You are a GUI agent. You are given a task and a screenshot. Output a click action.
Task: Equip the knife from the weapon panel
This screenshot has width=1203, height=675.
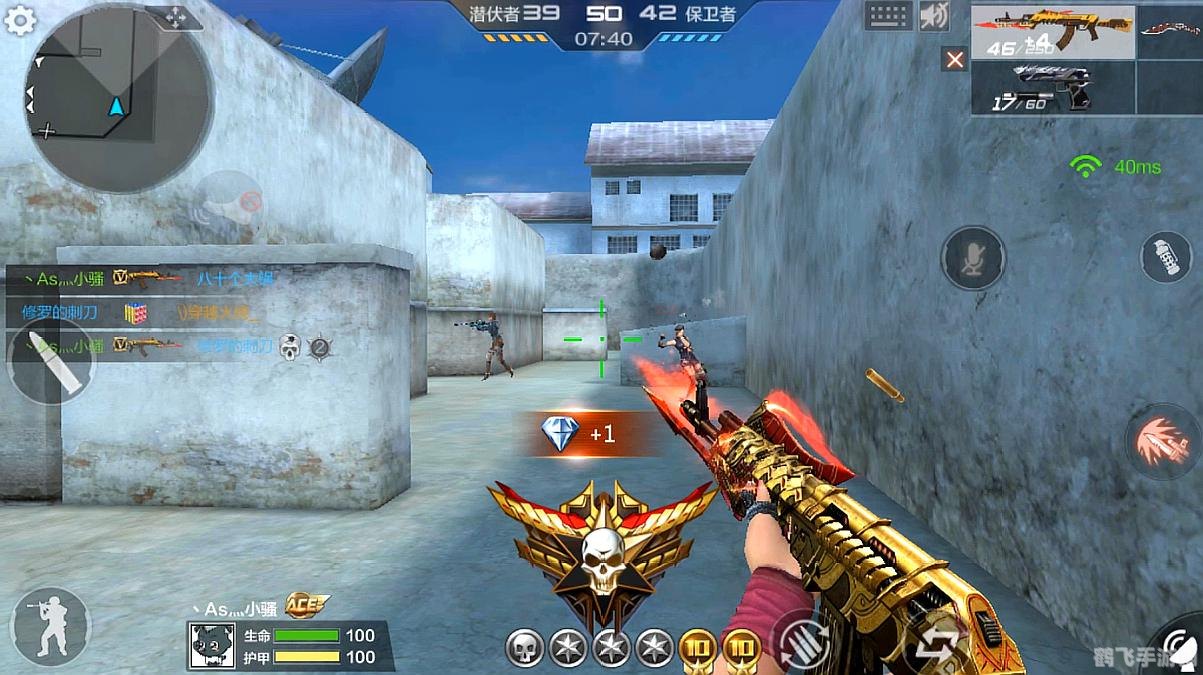point(1170,32)
